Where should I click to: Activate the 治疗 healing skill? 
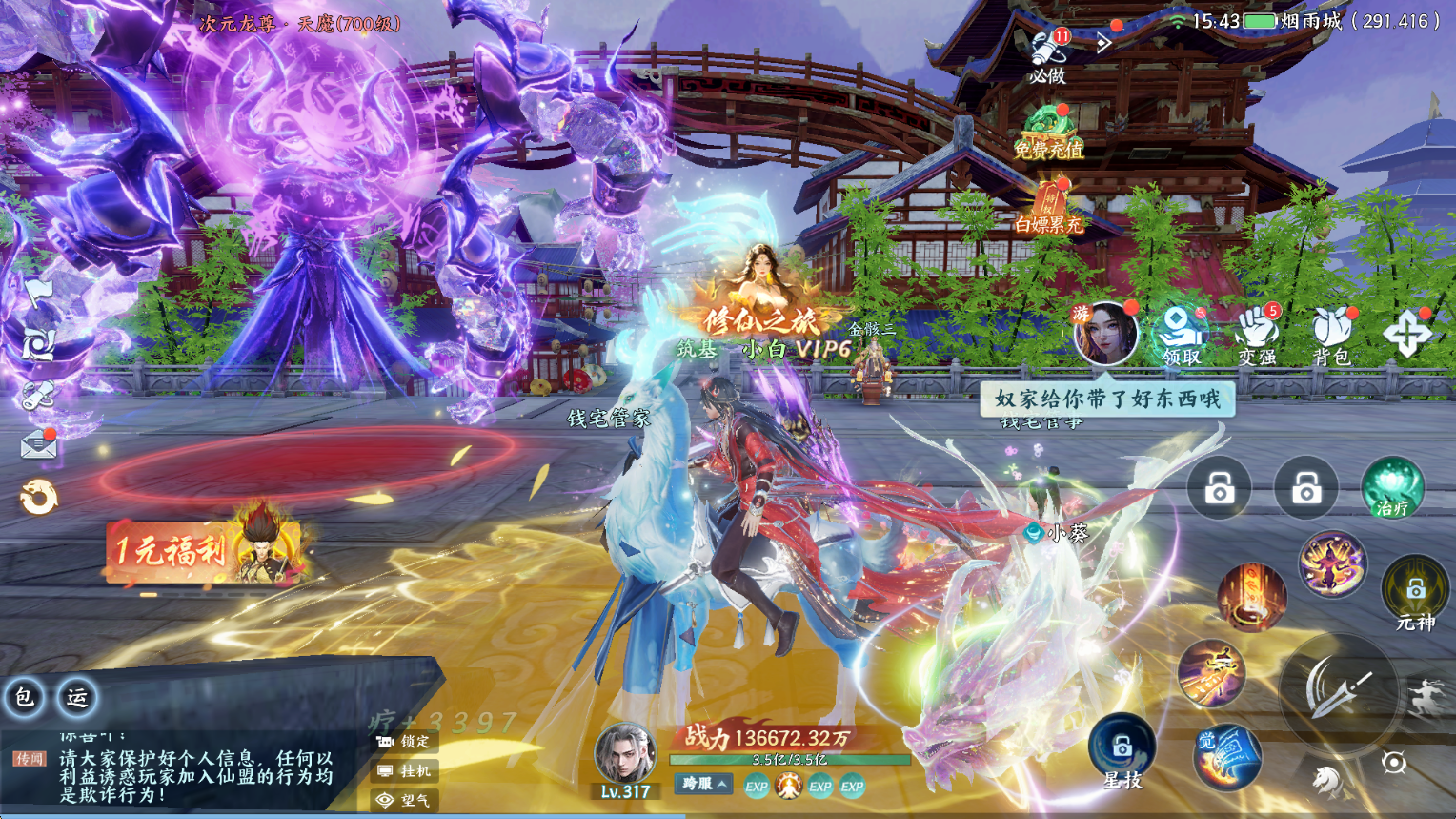[x=1392, y=489]
